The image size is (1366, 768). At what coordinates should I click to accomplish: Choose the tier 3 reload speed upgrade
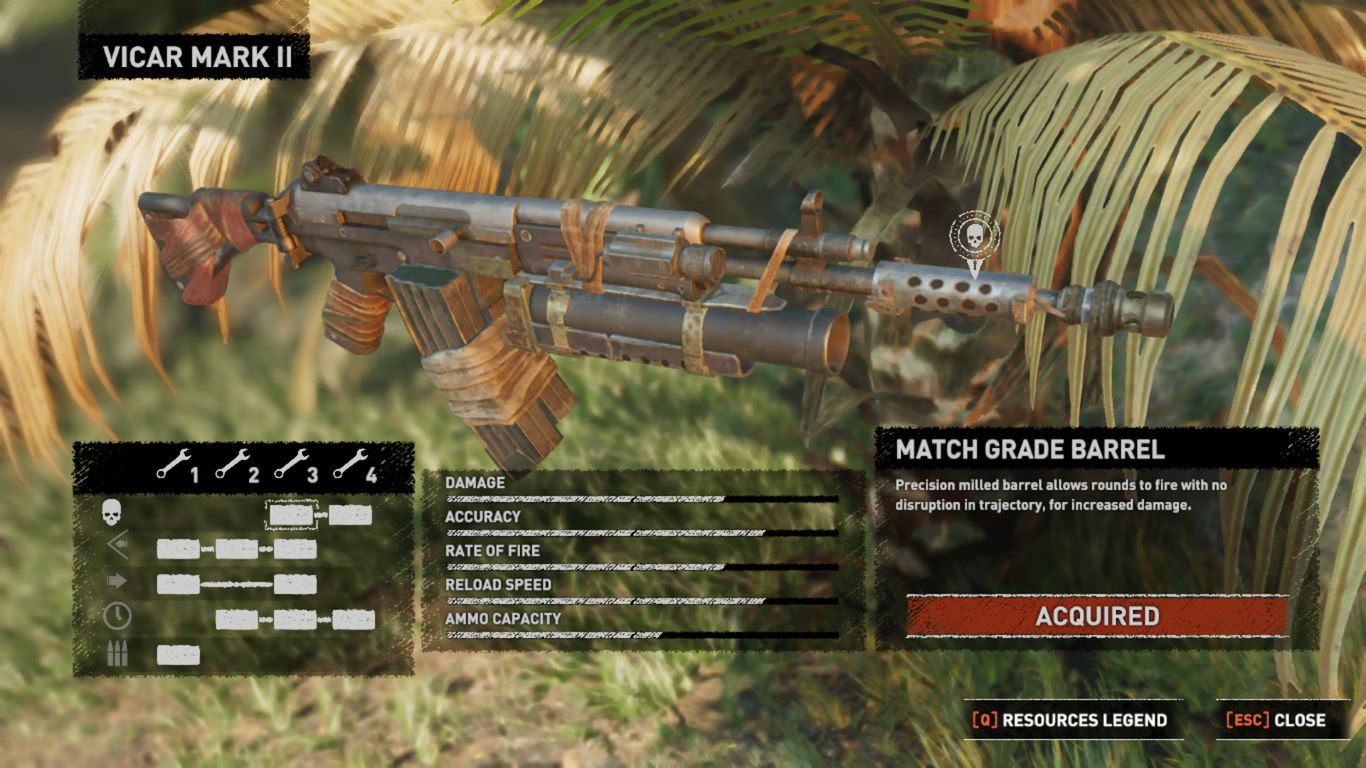click(x=295, y=620)
